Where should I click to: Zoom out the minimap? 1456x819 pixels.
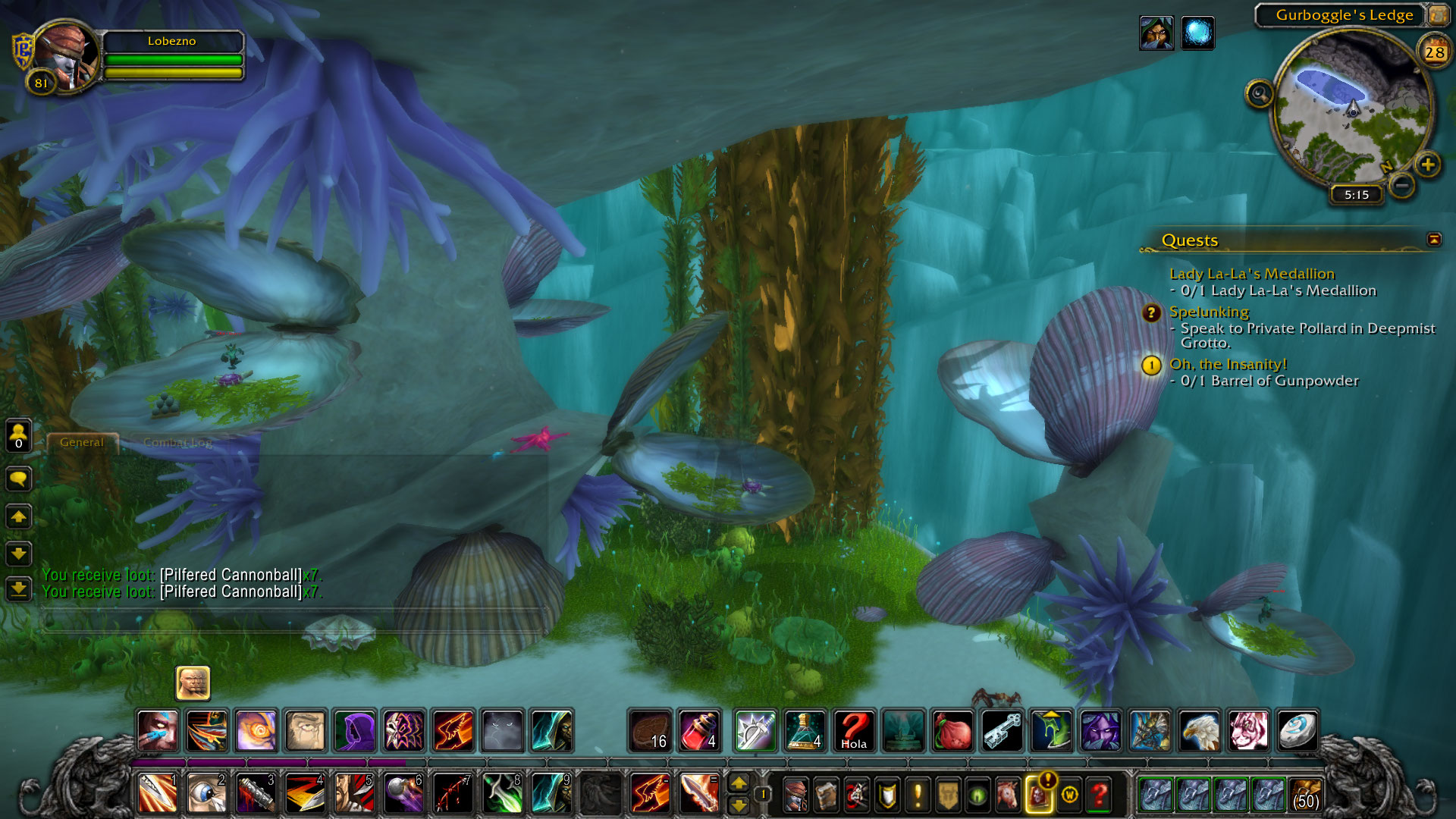click(1402, 184)
